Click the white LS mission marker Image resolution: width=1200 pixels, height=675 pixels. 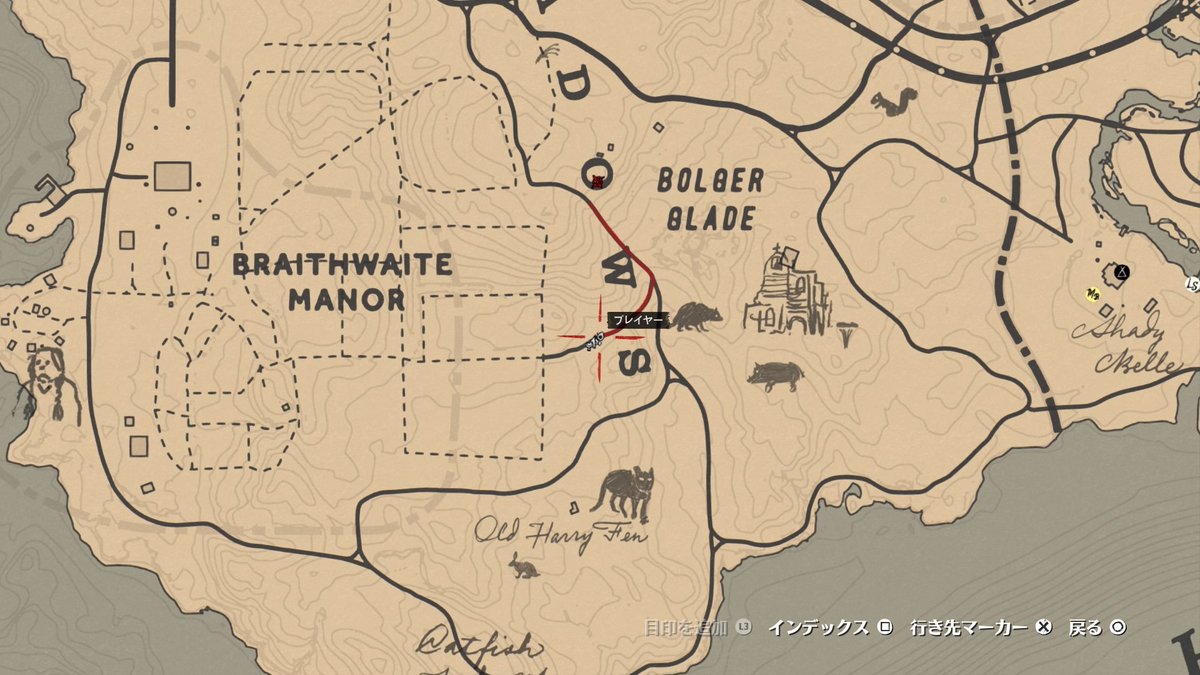[x=1192, y=285]
